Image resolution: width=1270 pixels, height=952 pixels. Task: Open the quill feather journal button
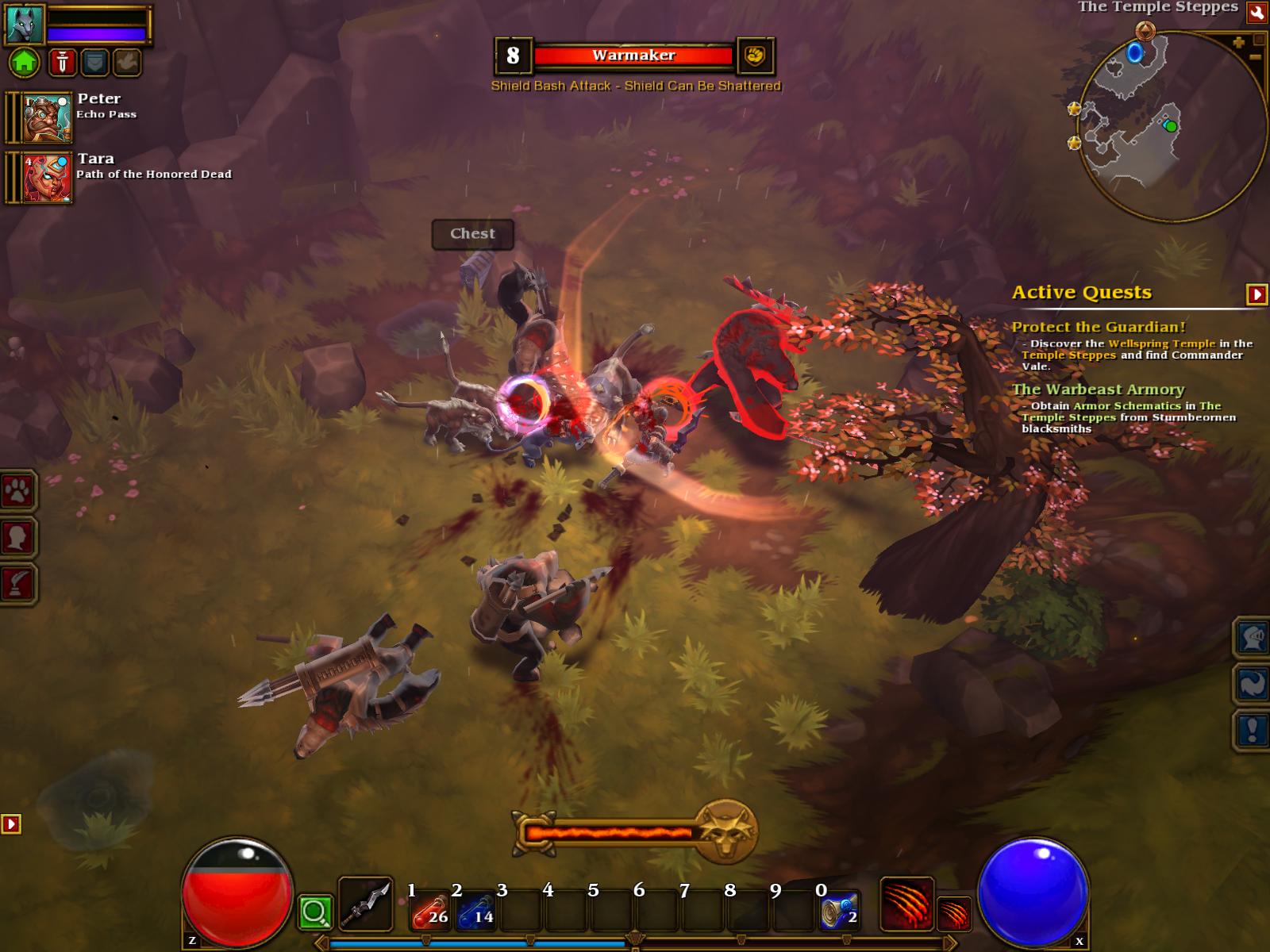[x=17, y=584]
